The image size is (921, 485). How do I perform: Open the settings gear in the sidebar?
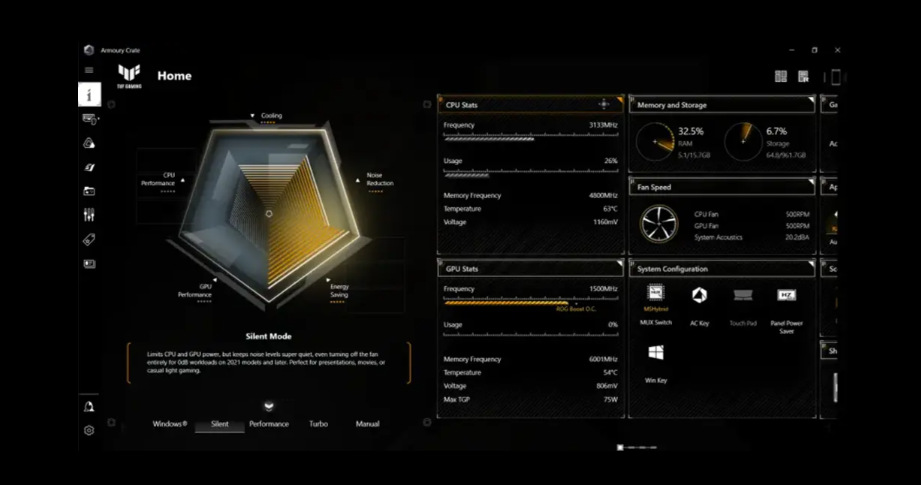coord(89,430)
